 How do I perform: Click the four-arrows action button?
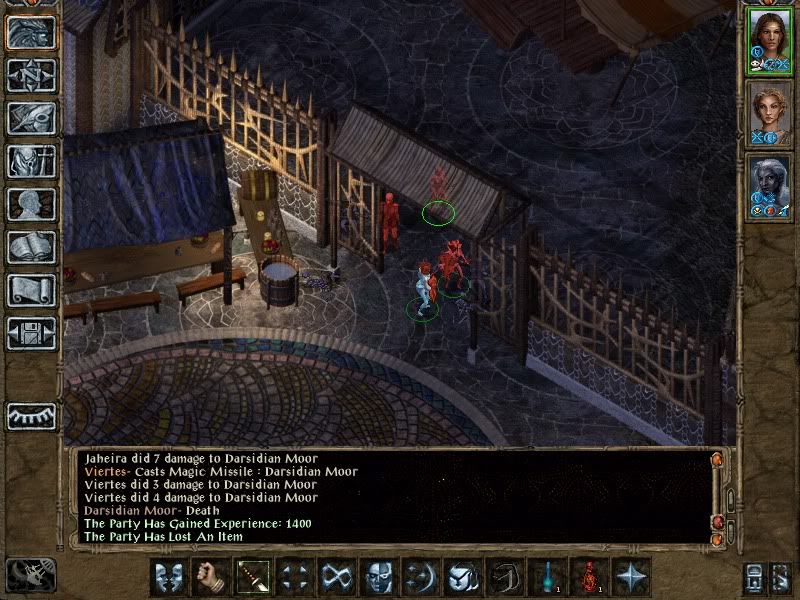(x=295, y=577)
